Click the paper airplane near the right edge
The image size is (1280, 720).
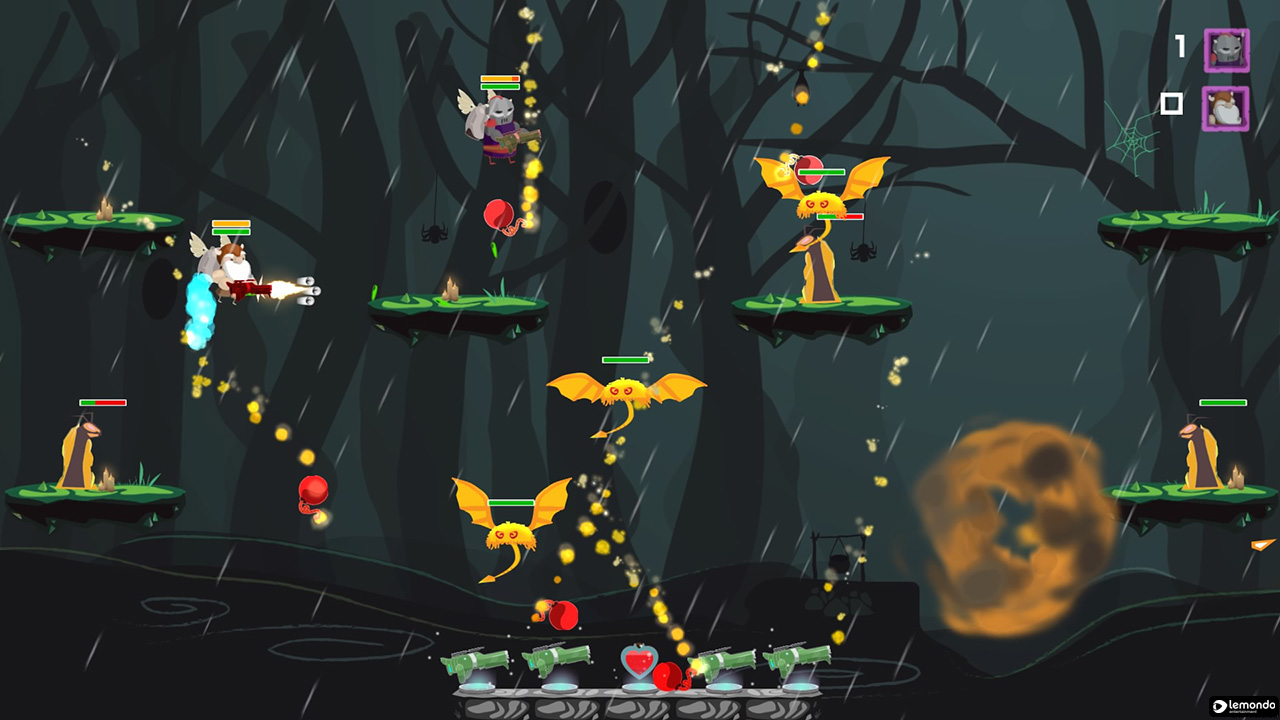point(1263,545)
